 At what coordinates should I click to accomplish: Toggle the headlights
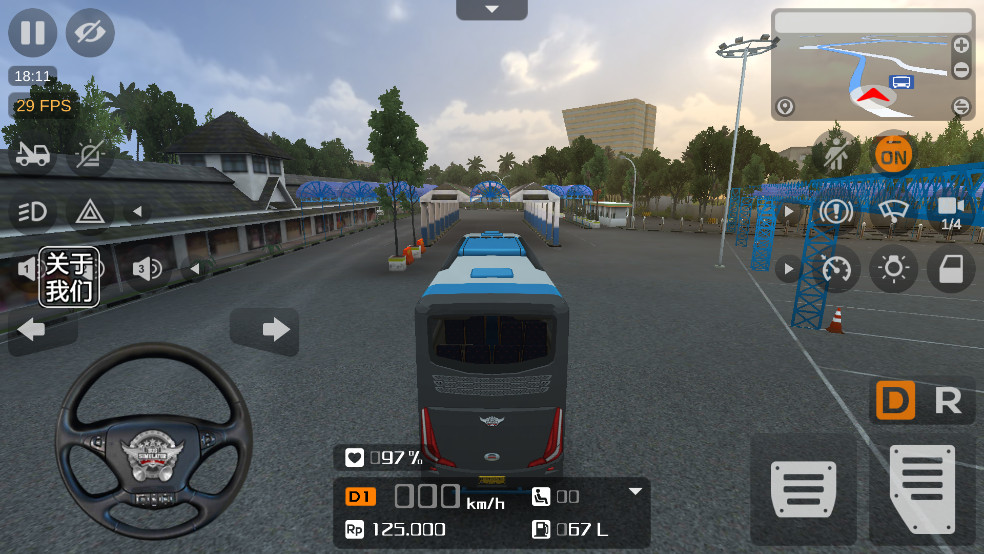(33, 211)
